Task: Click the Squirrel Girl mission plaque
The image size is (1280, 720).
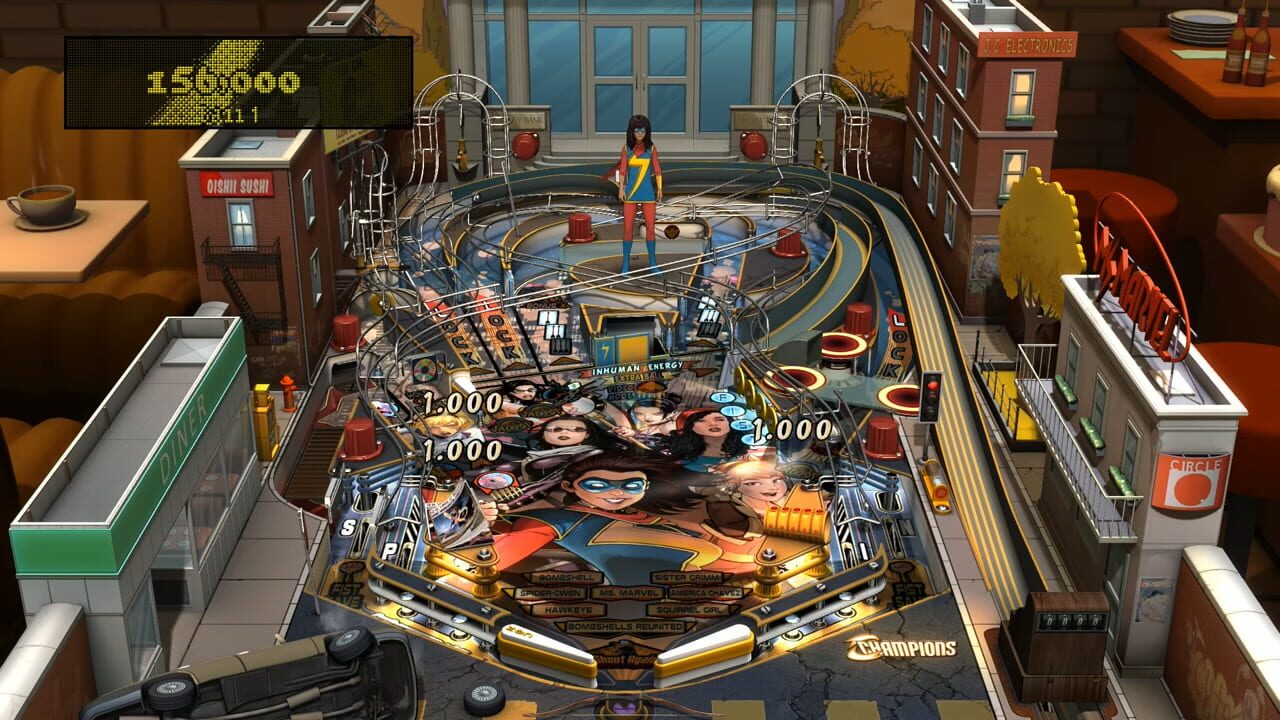Action: click(690, 609)
